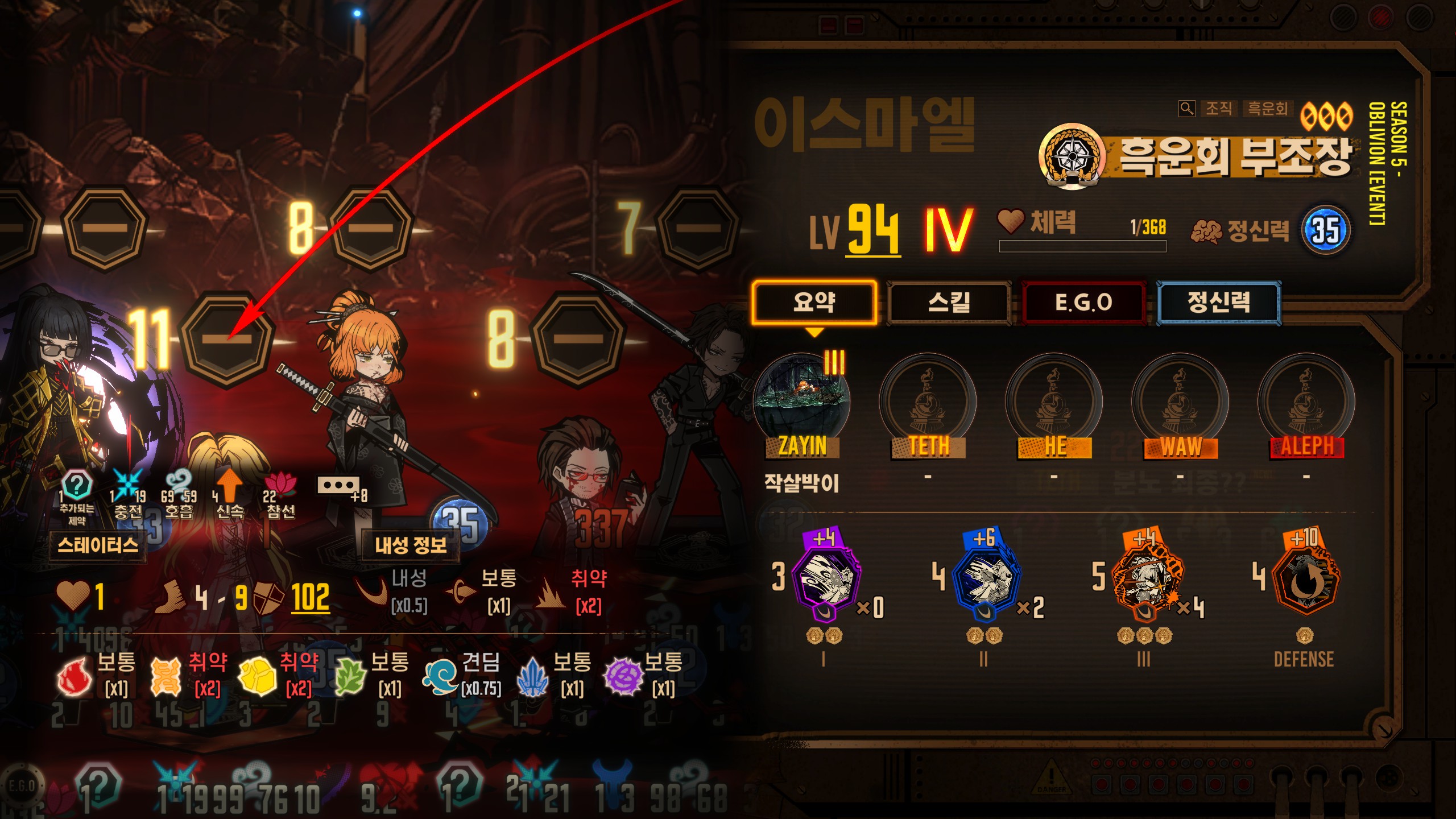This screenshot has height=819, width=1456.
Task: Select the speed 11 skill slot
Action: click(227, 340)
